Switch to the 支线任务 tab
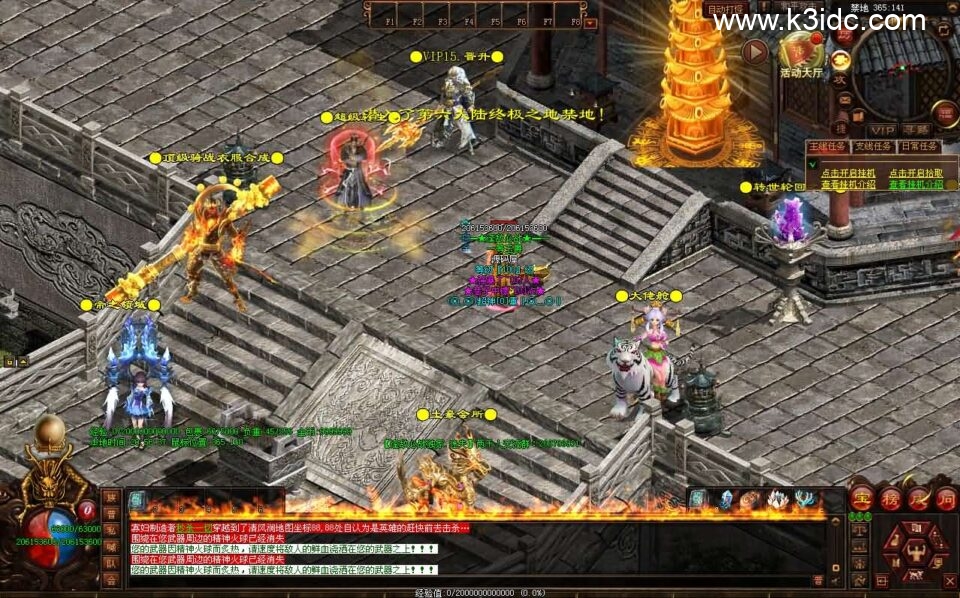The height and width of the screenshot is (598, 960). tap(873, 146)
